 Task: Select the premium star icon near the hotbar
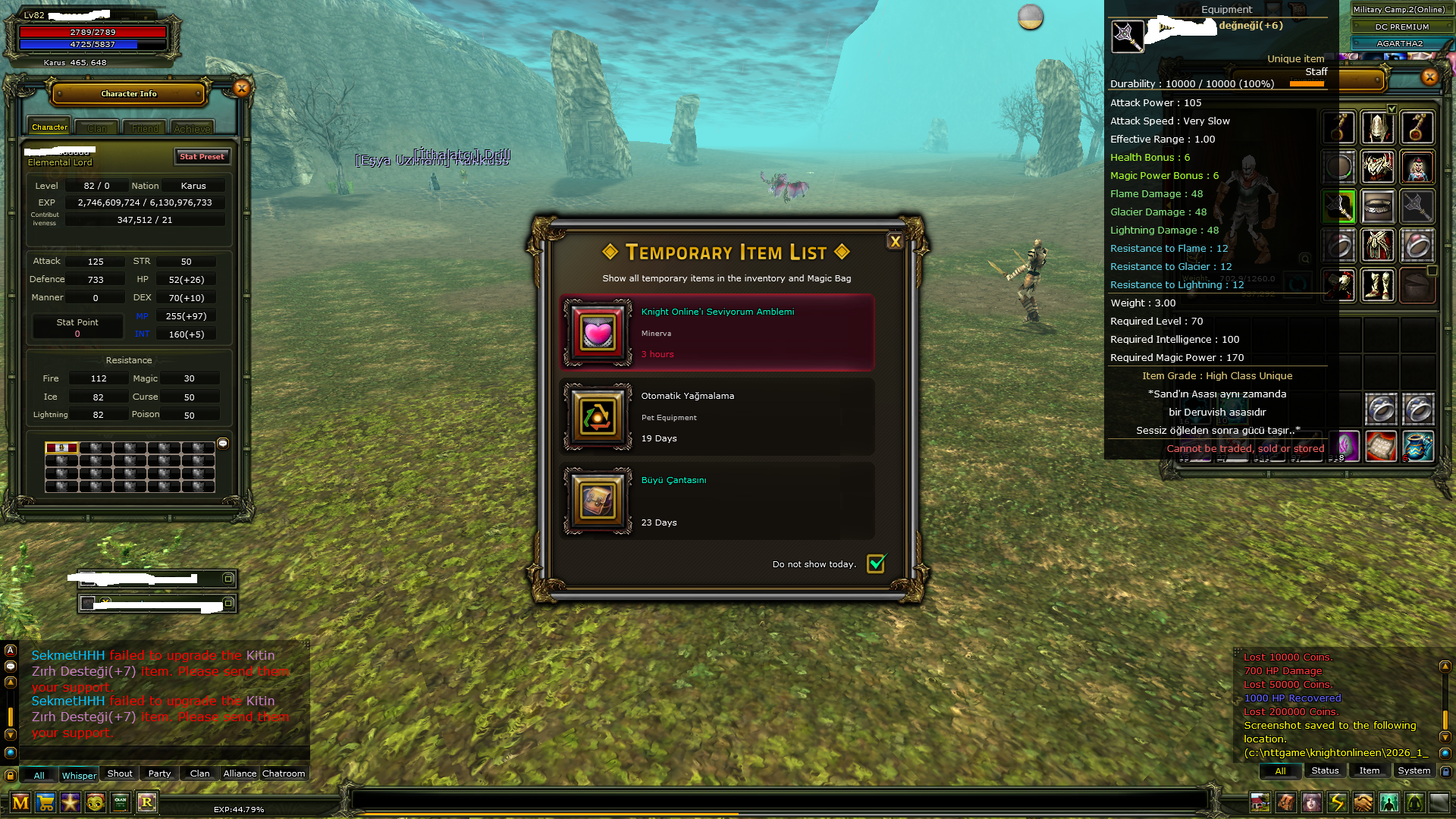click(71, 803)
